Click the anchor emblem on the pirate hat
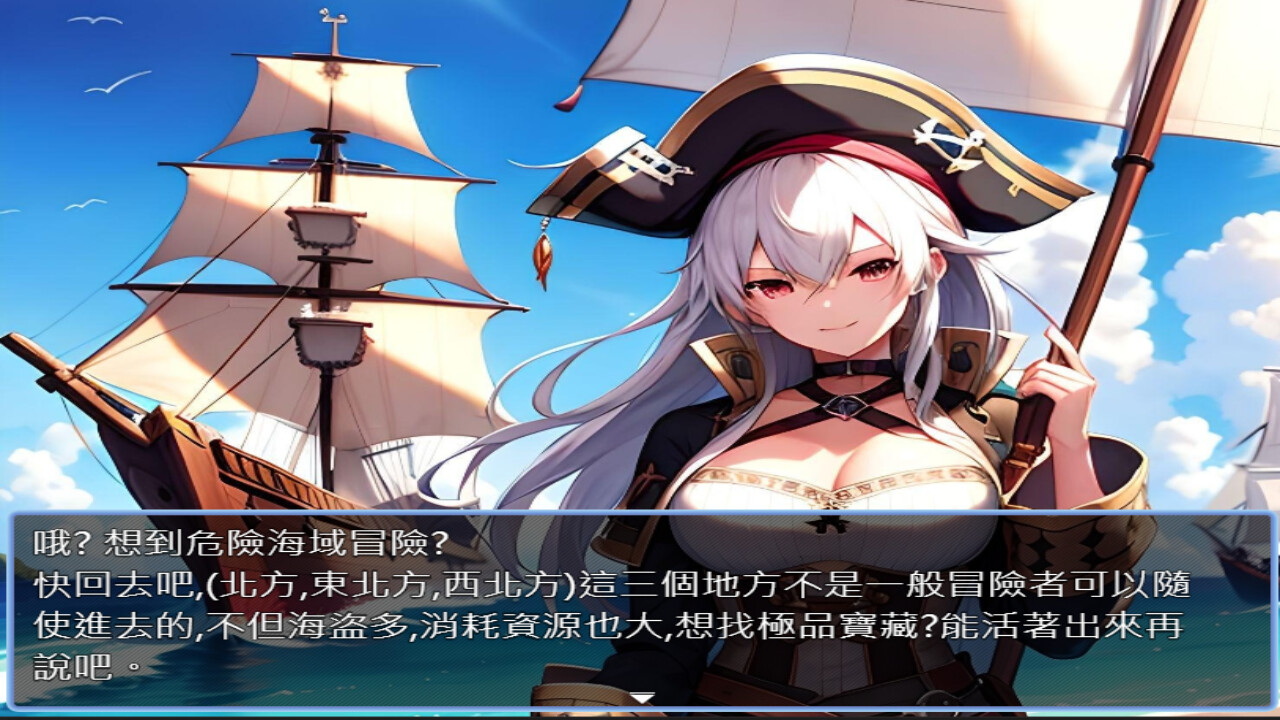Viewport: 1280px width, 720px height. pos(948,143)
